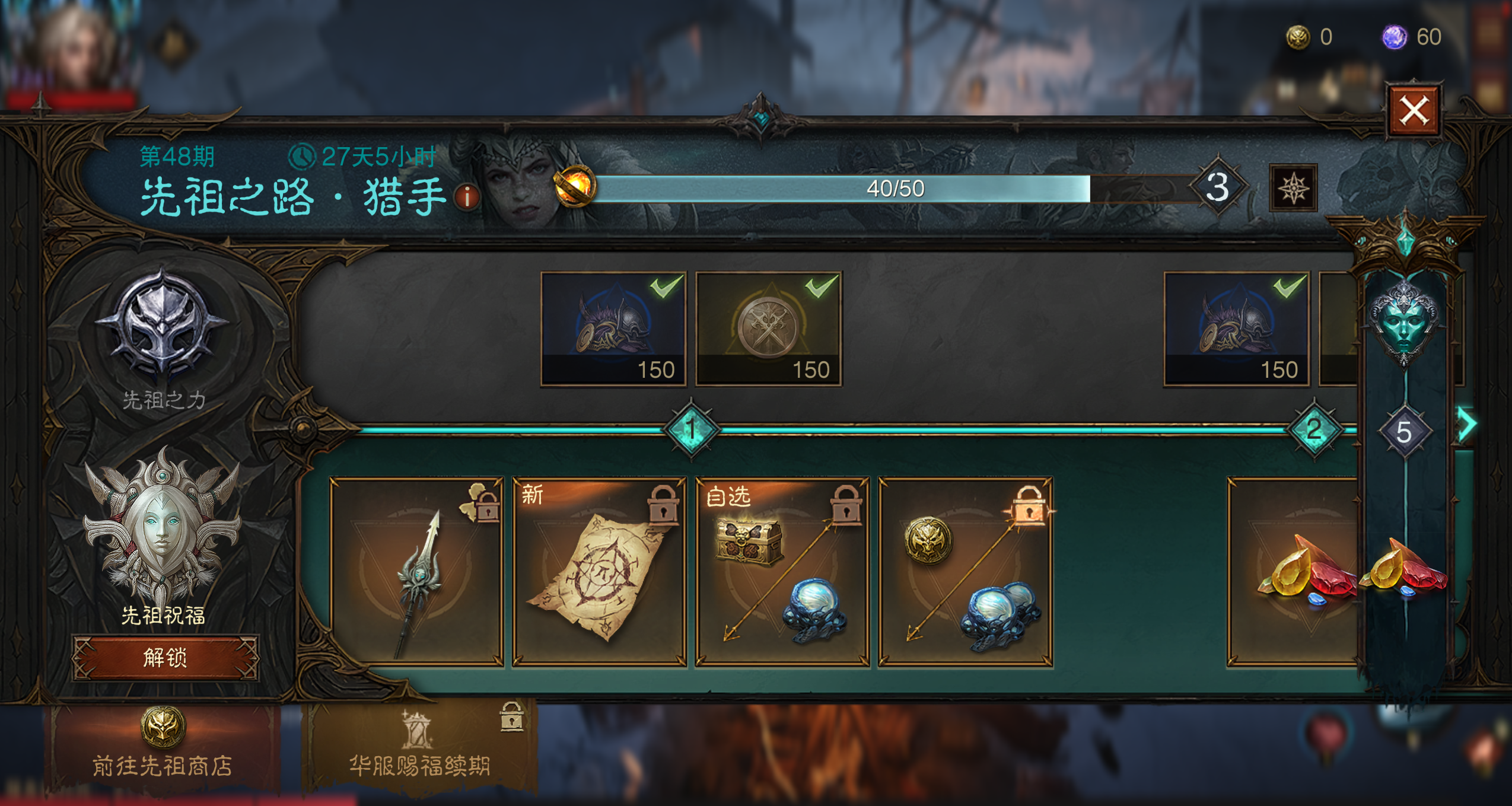Open the character portrait in the corner
The height and width of the screenshot is (806, 1512).
point(71,50)
